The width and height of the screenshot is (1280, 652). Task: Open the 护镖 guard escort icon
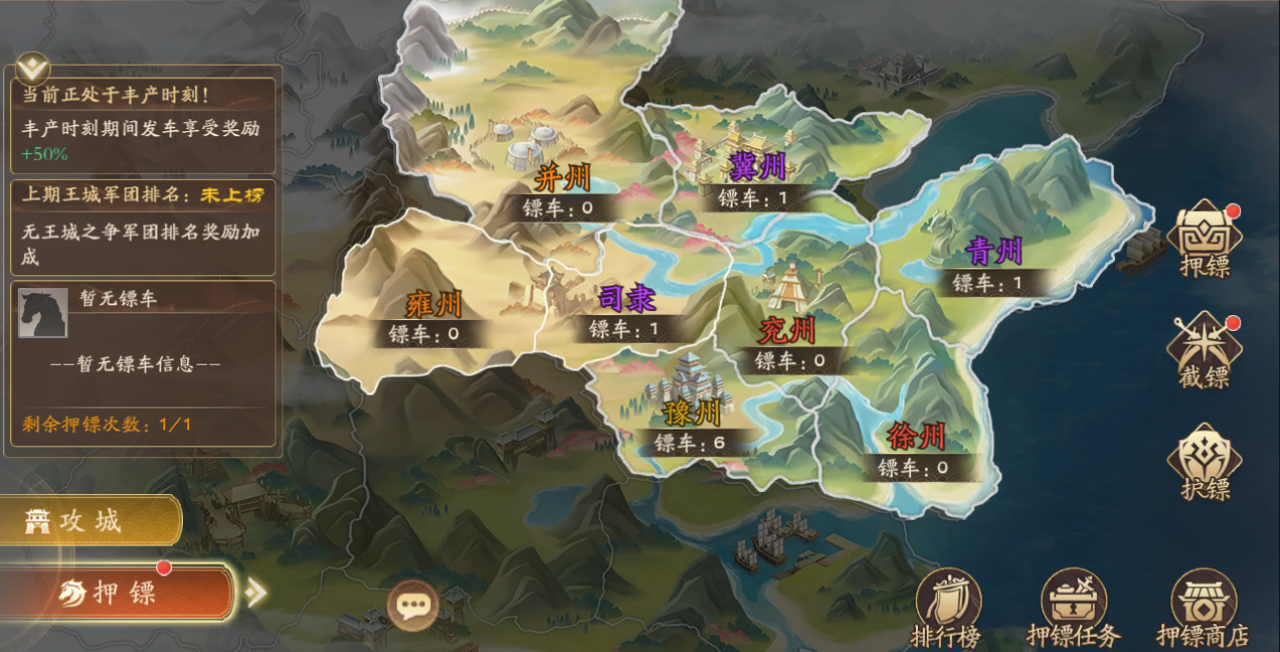coord(1204,462)
